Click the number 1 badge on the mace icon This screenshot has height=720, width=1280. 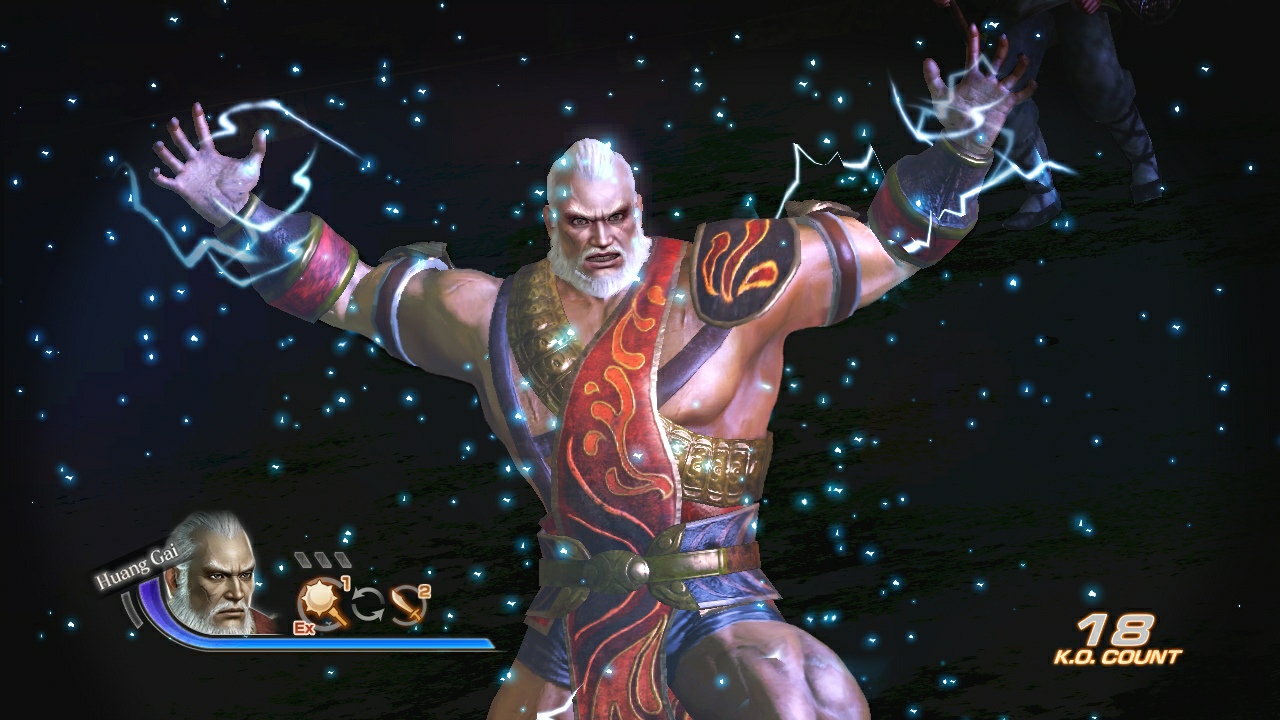pos(346,584)
